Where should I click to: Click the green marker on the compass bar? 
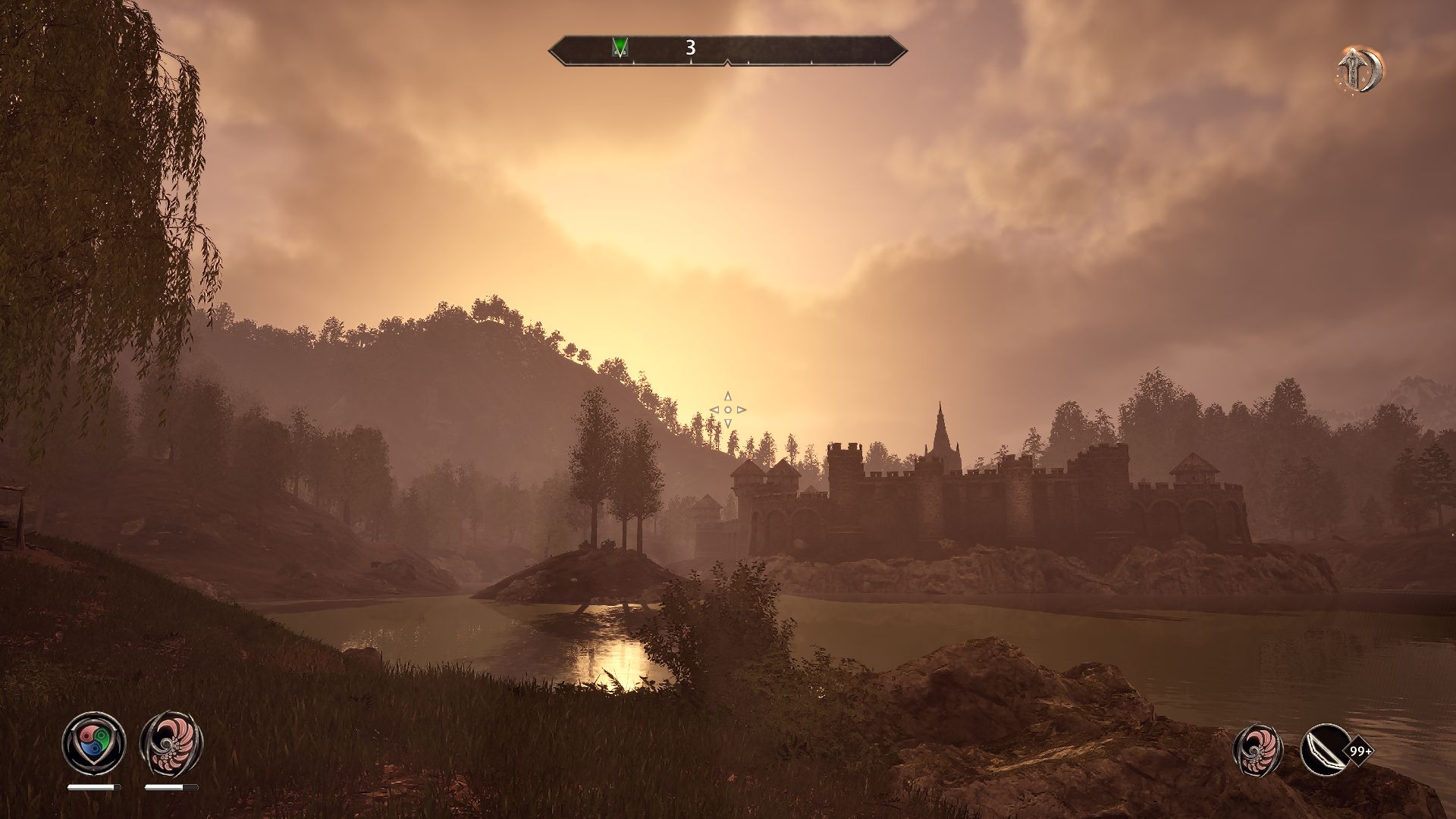620,49
